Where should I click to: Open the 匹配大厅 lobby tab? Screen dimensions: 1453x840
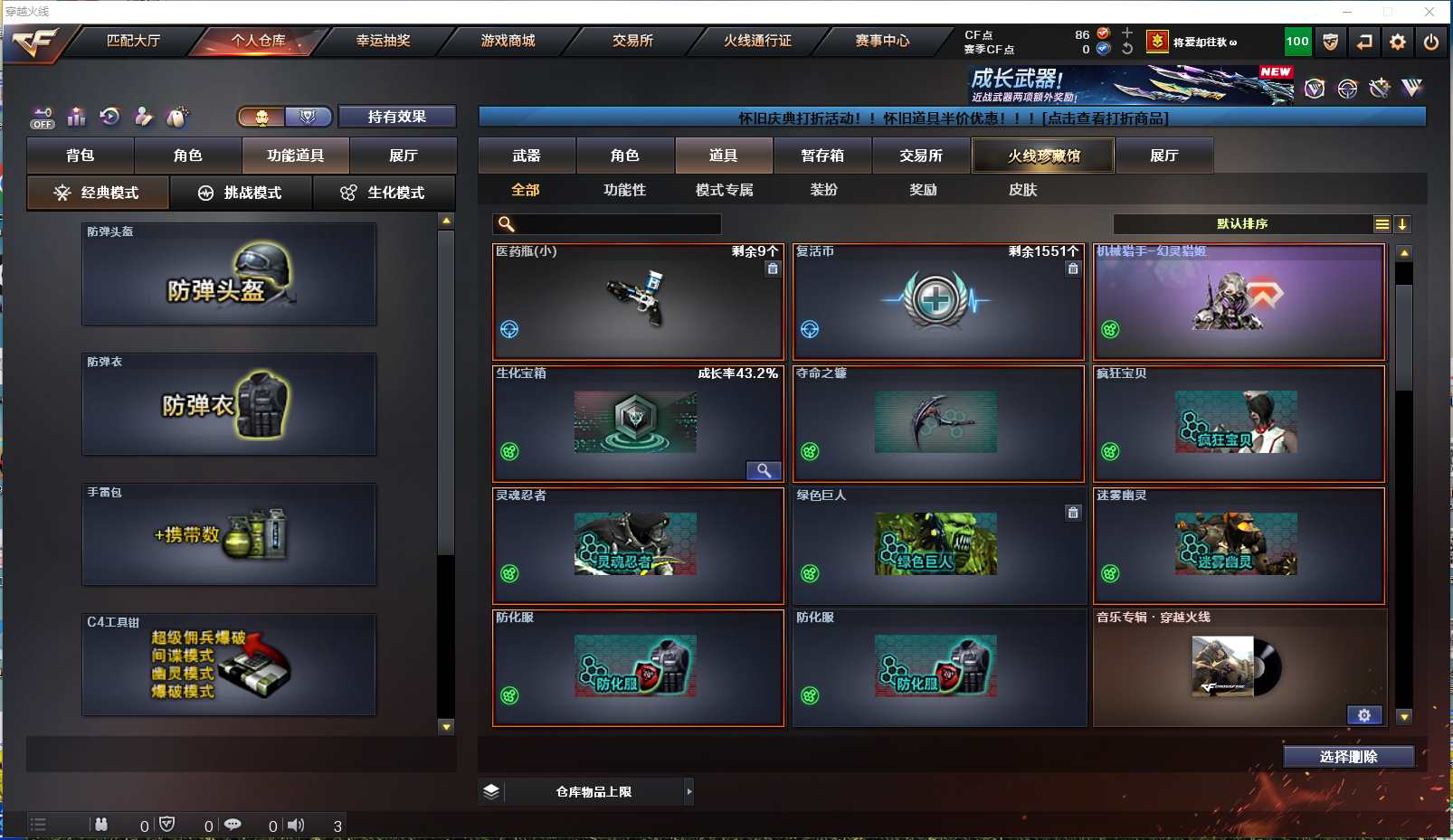click(133, 41)
